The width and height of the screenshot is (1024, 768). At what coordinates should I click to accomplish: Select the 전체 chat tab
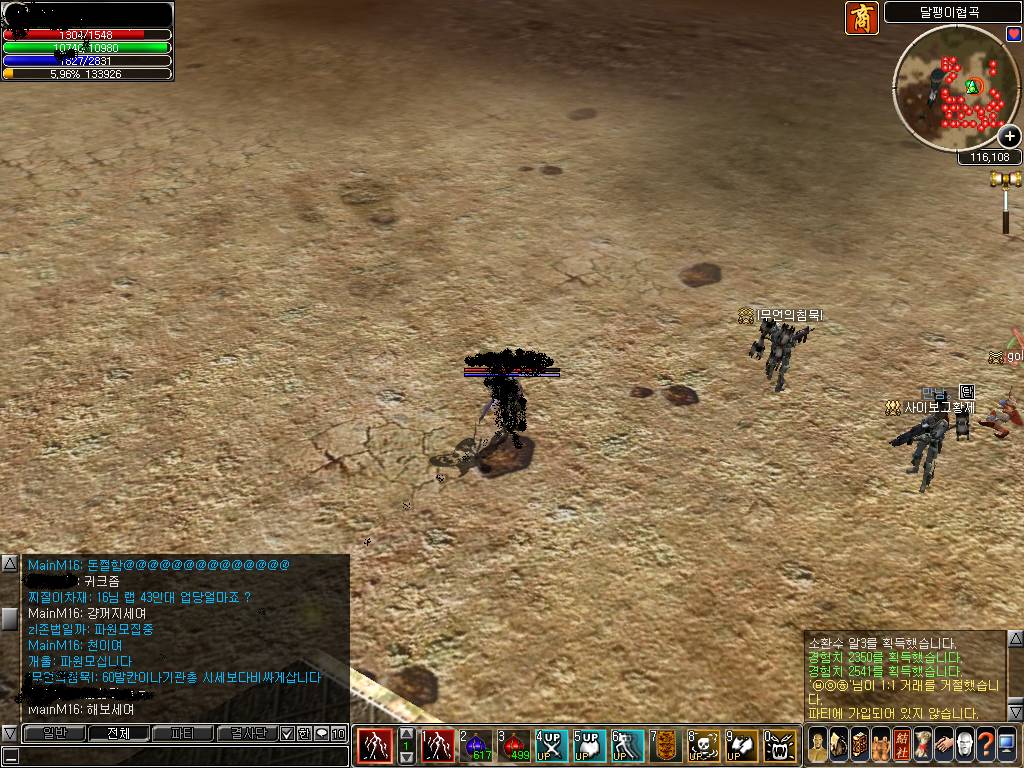pyautogui.click(x=119, y=733)
